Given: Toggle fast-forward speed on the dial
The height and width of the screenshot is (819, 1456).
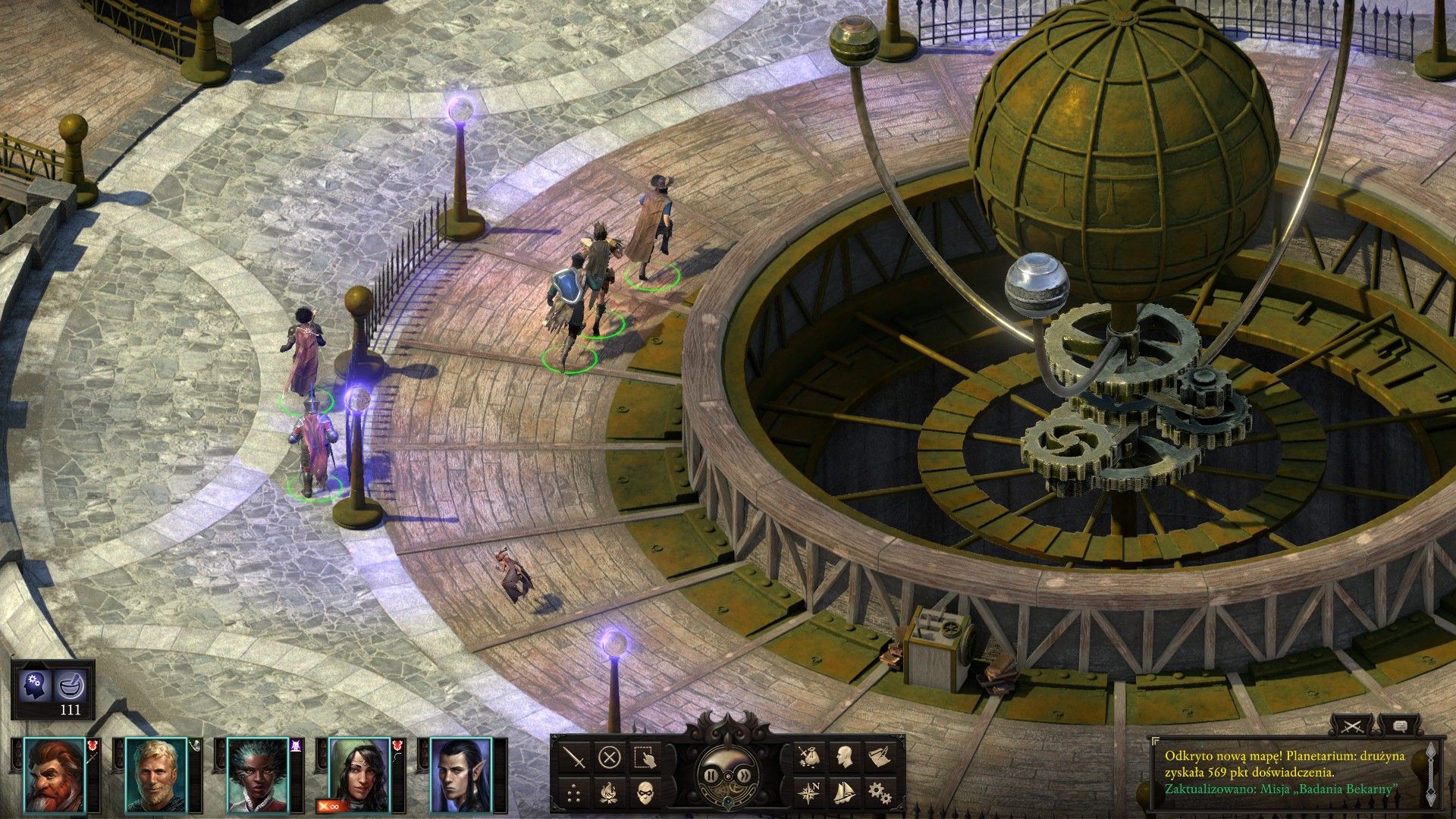Looking at the screenshot, I should tap(745, 776).
